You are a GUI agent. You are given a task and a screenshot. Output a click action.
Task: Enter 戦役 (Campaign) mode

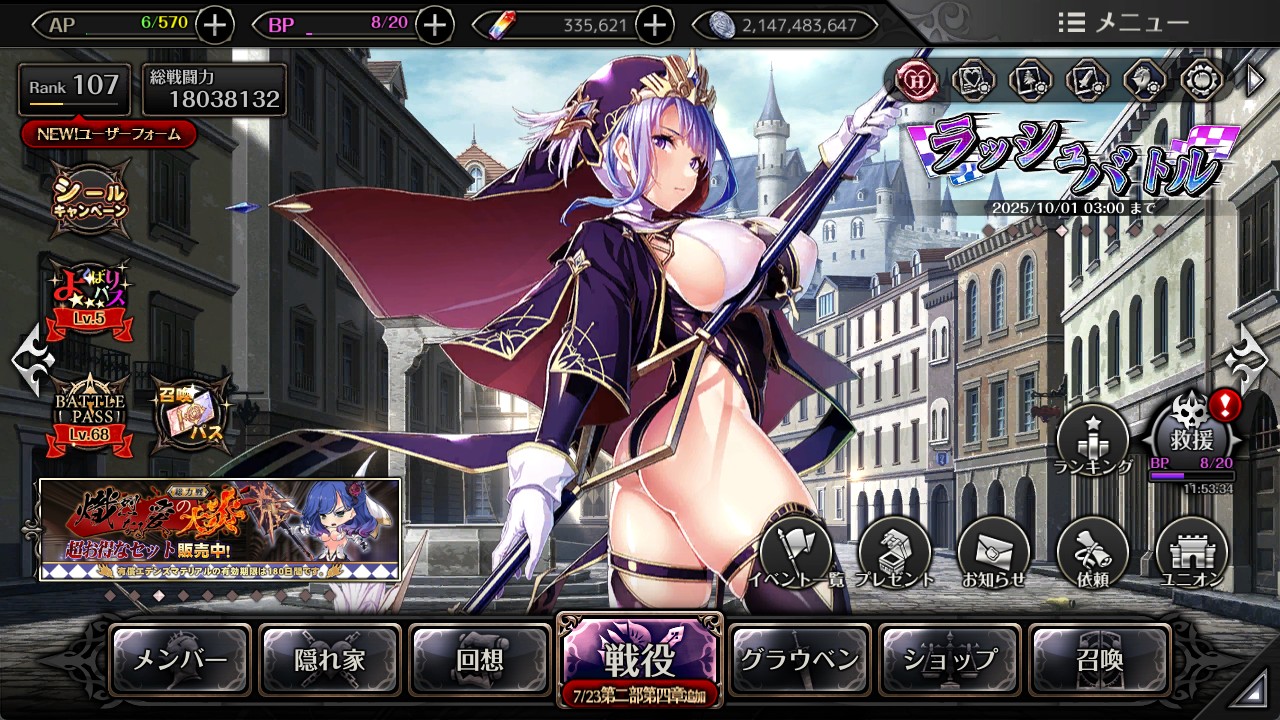click(638, 658)
